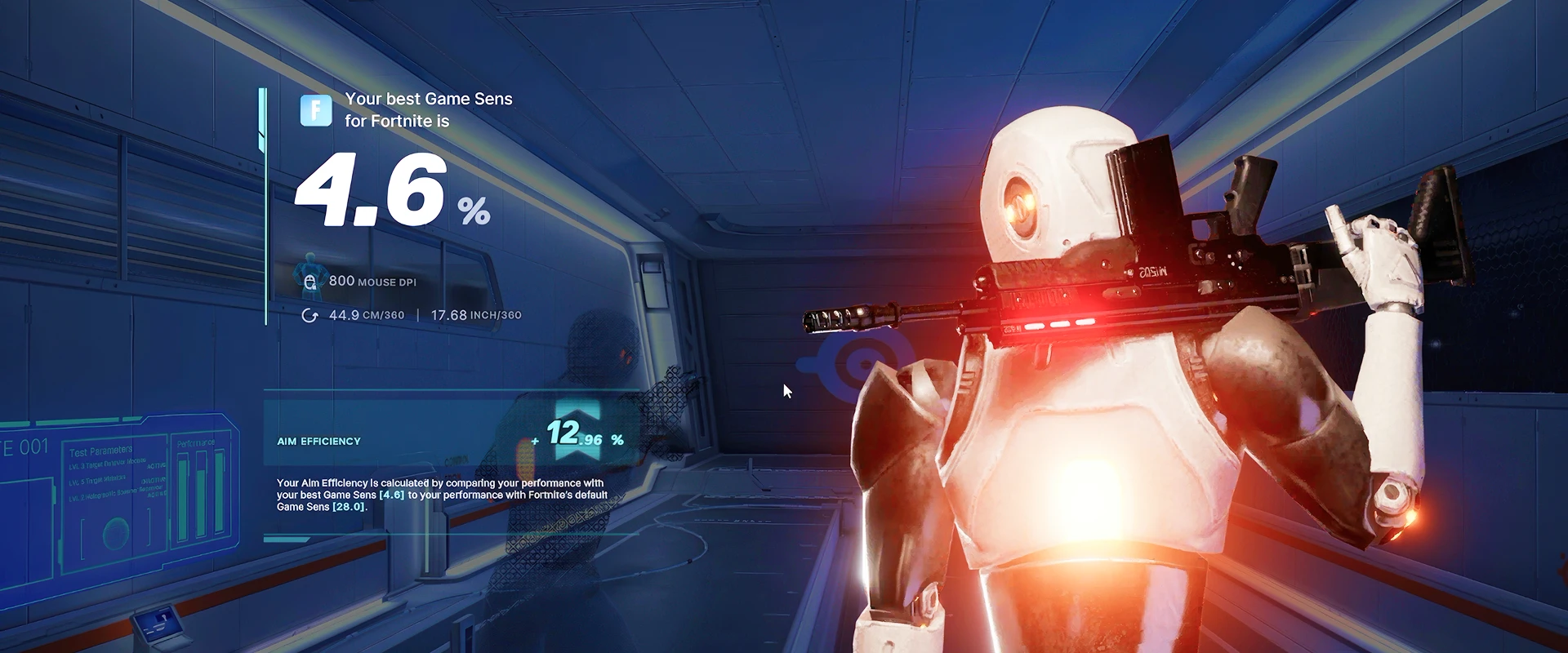The height and width of the screenshot is (653, 1568).
Task: Click the [4.6] Game Sens link
Action: 391,495
